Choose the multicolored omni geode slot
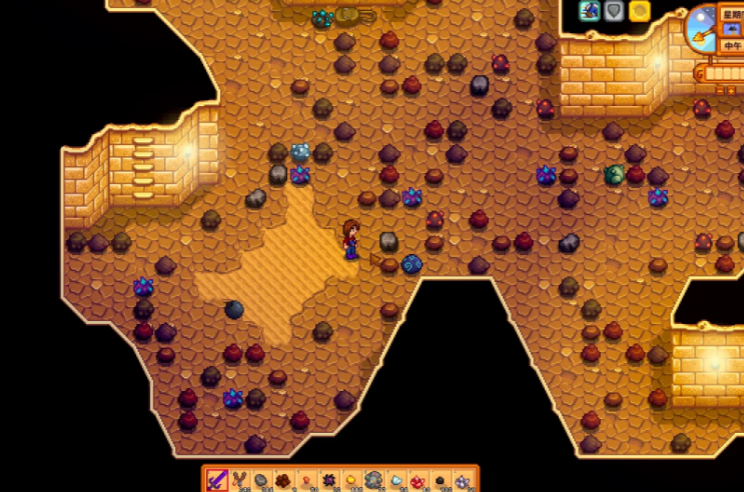Screen dimensions: 744x492 point(373,480)
